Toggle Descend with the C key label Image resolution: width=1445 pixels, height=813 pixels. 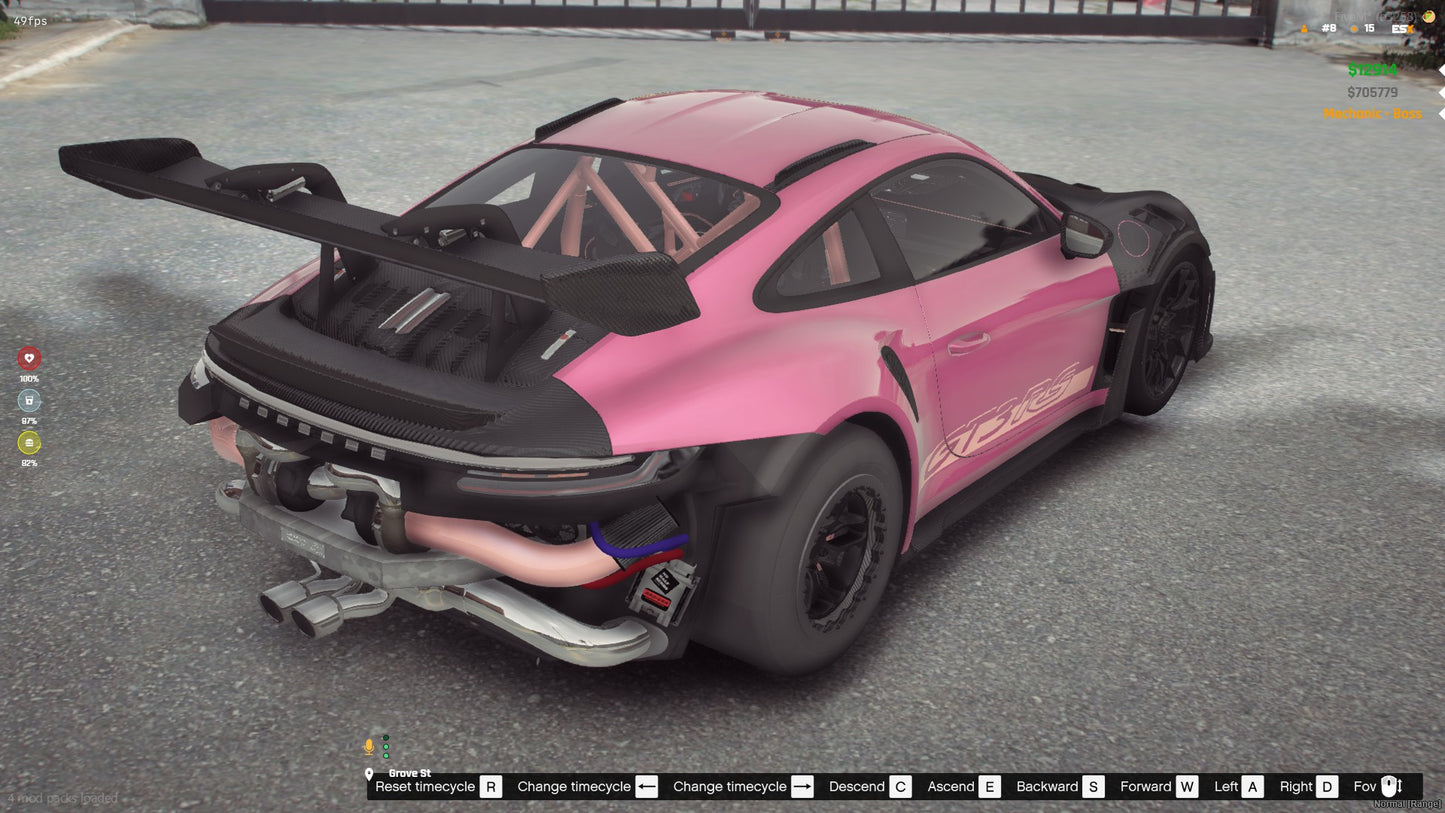click(899, 786)
